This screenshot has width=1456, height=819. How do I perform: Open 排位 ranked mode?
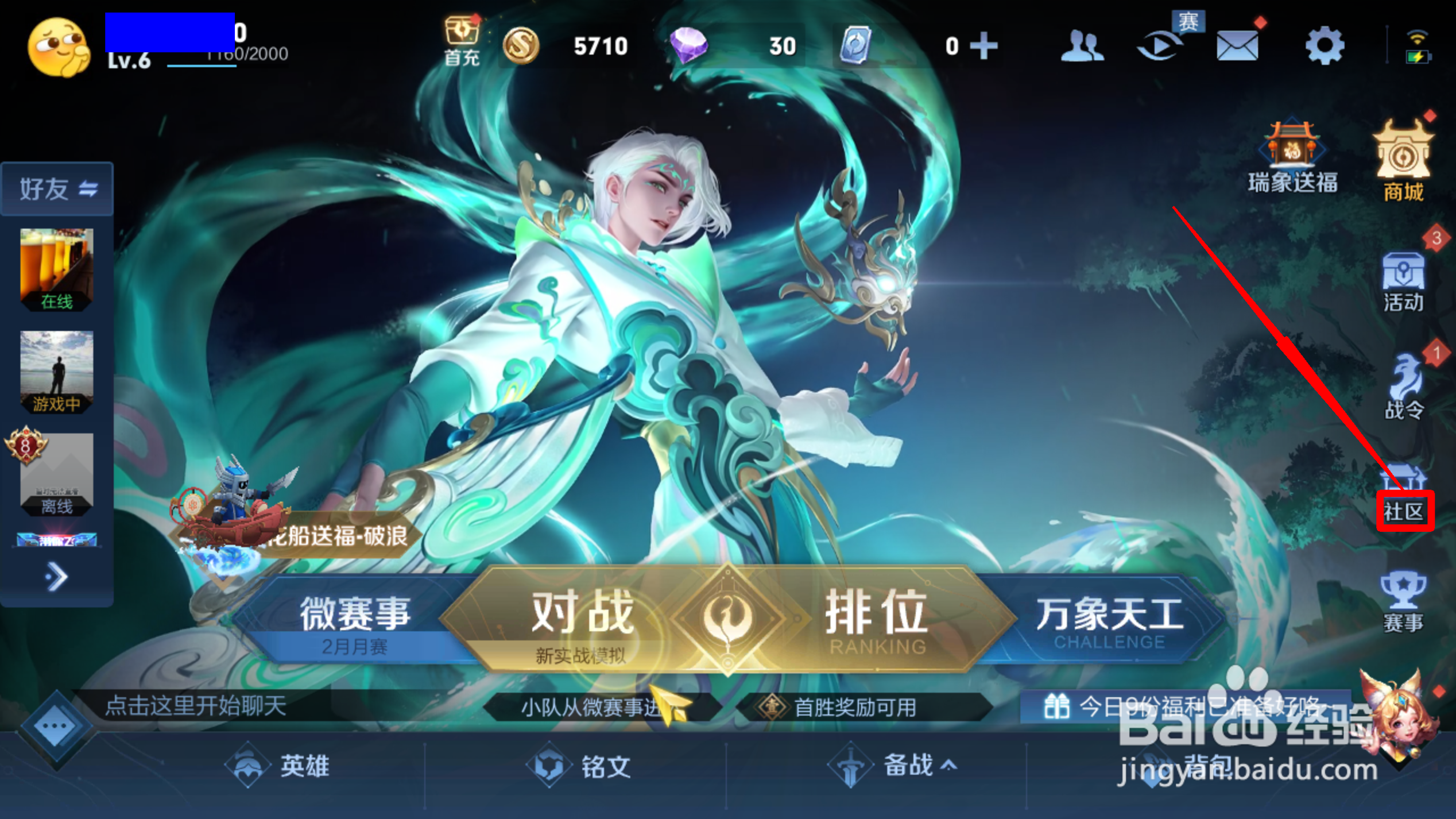[x=876, y=612]
